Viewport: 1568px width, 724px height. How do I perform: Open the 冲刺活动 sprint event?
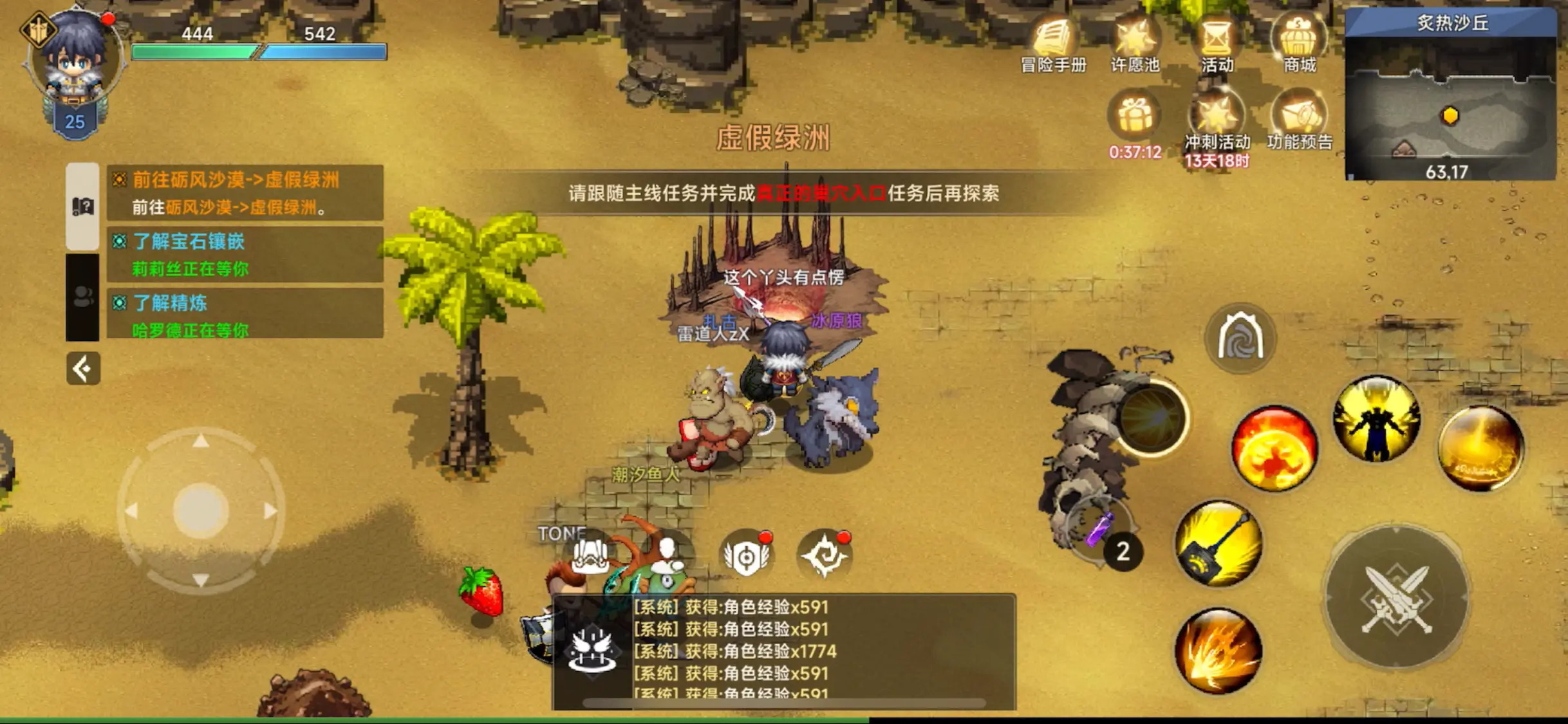1217,122
